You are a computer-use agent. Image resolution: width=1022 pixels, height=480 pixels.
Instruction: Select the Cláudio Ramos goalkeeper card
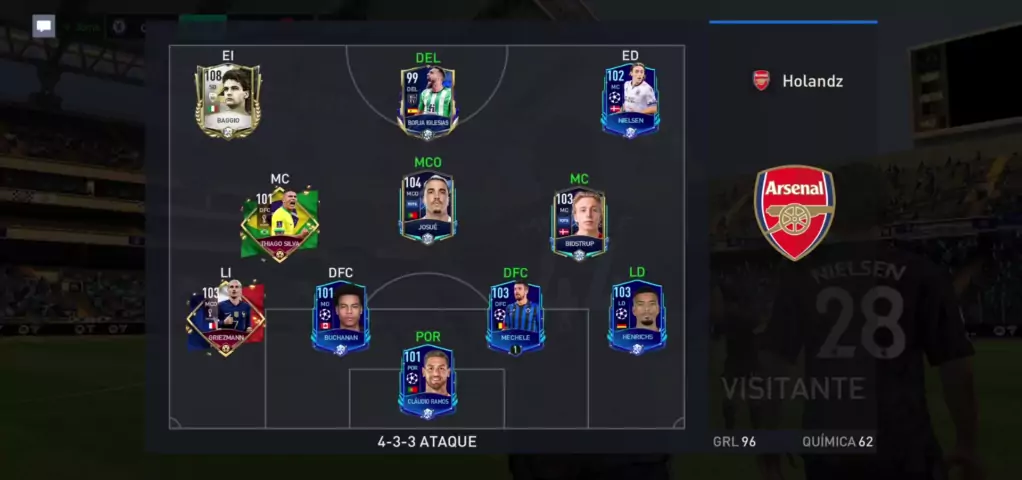427,382
